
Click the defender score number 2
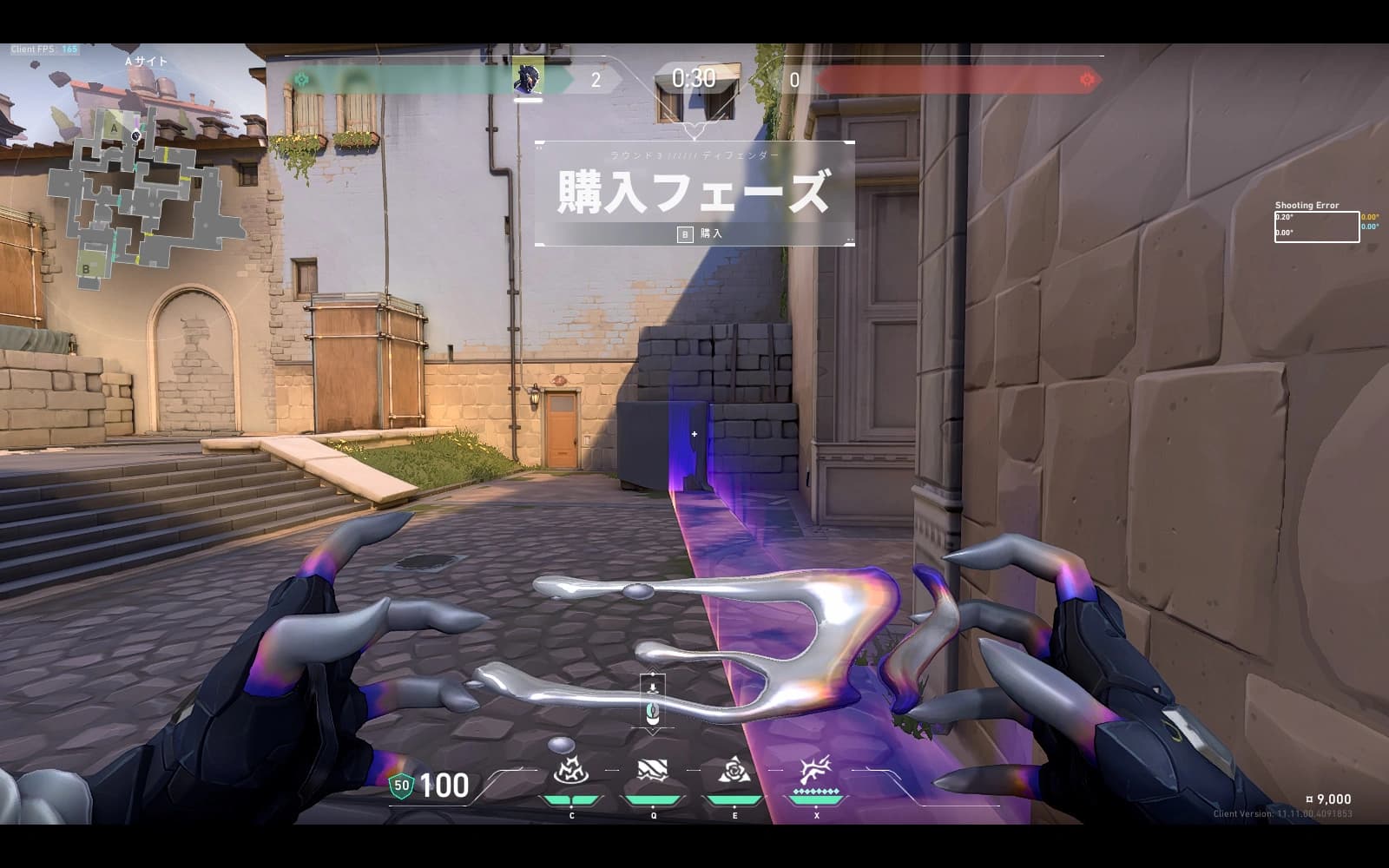click(x=595, y=79)
